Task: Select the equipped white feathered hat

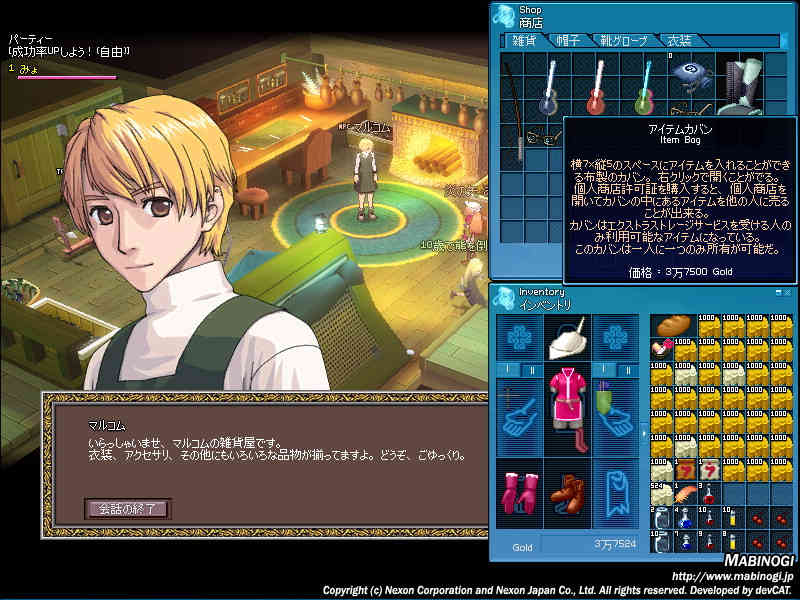Action: [568, 340]
